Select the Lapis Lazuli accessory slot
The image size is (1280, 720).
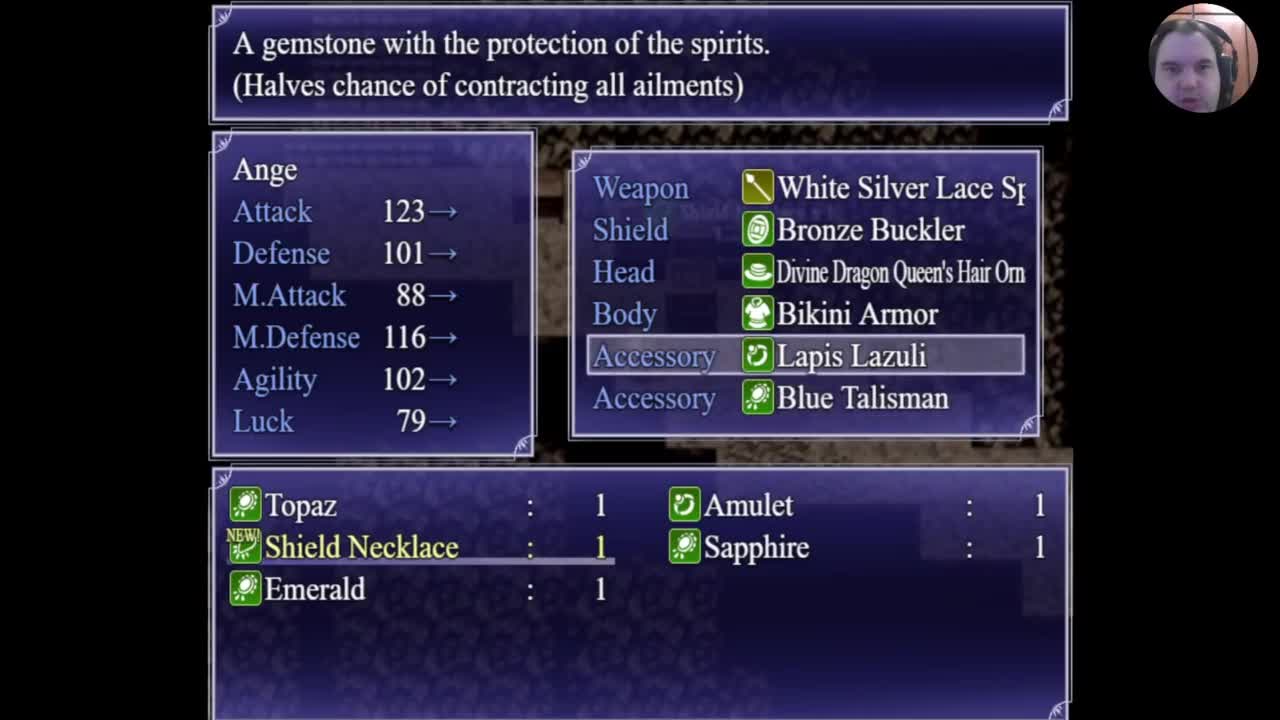pos(806,356)
